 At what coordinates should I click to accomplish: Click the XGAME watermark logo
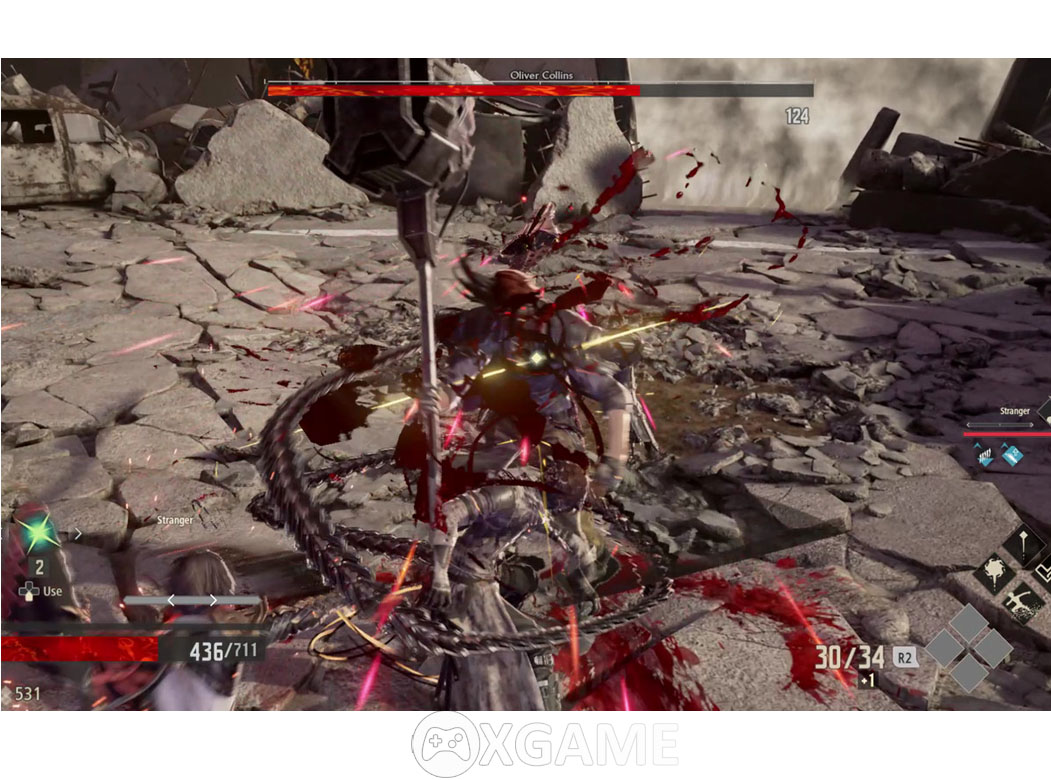(545, 744)
